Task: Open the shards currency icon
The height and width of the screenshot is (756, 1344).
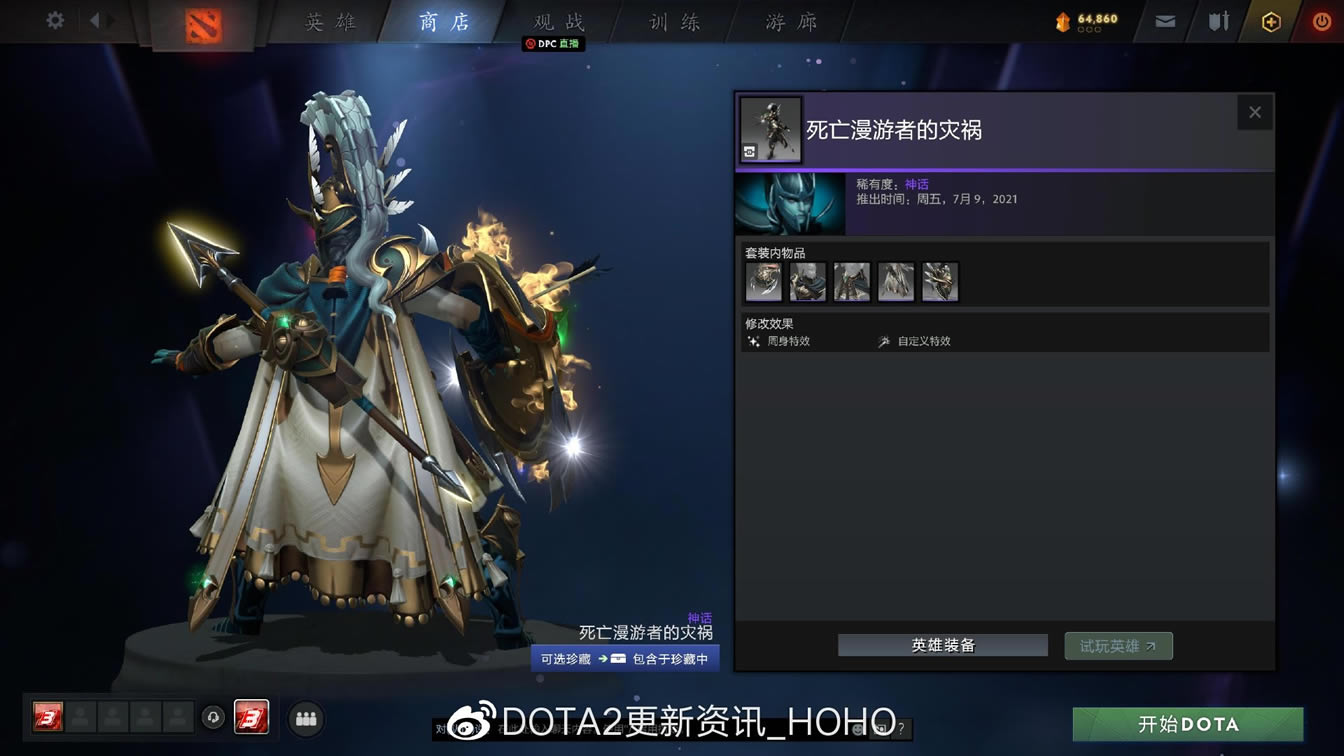Action: [1062, 18]
